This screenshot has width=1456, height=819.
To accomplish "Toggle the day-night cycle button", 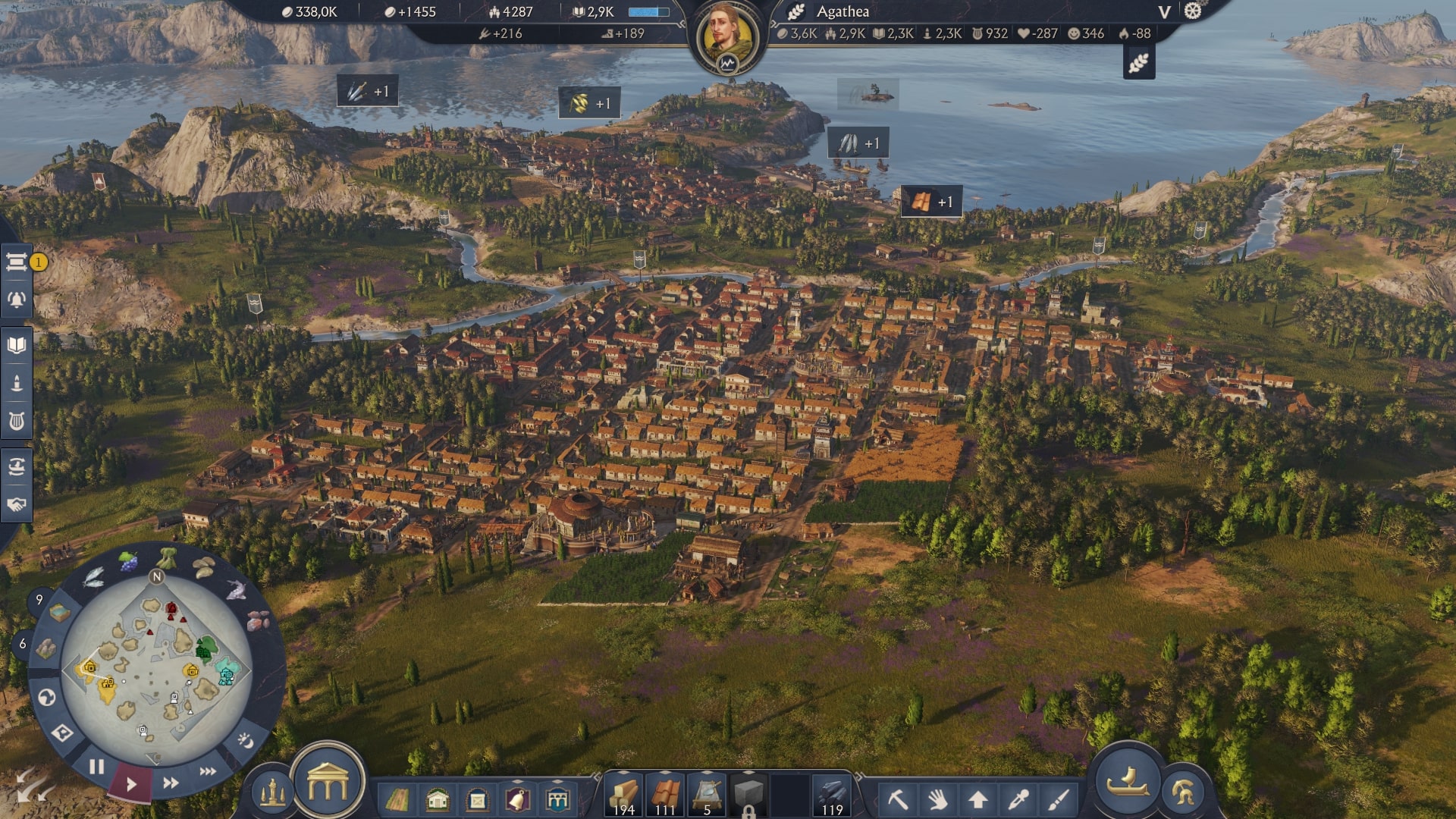I will point(246,739).
